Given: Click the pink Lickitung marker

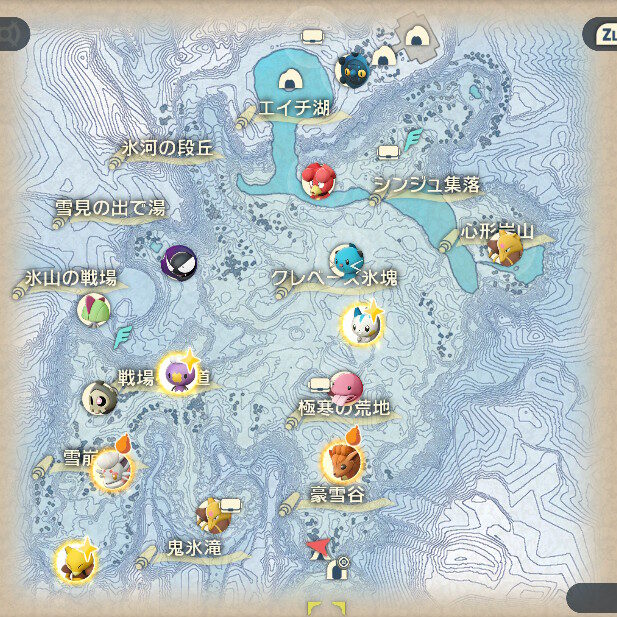Looking at the screenshot, I should [x=346, y=387].
